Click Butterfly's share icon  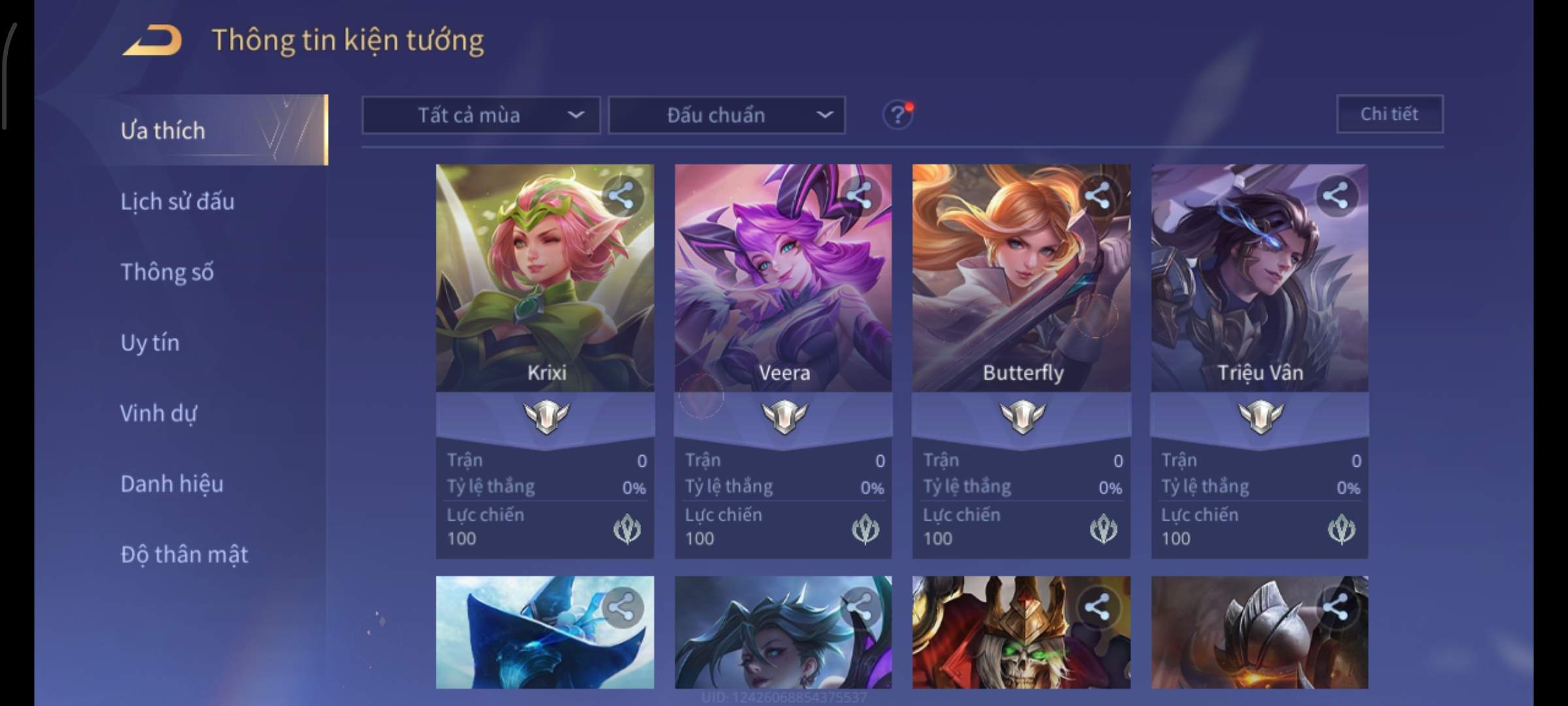point(1097,195)
